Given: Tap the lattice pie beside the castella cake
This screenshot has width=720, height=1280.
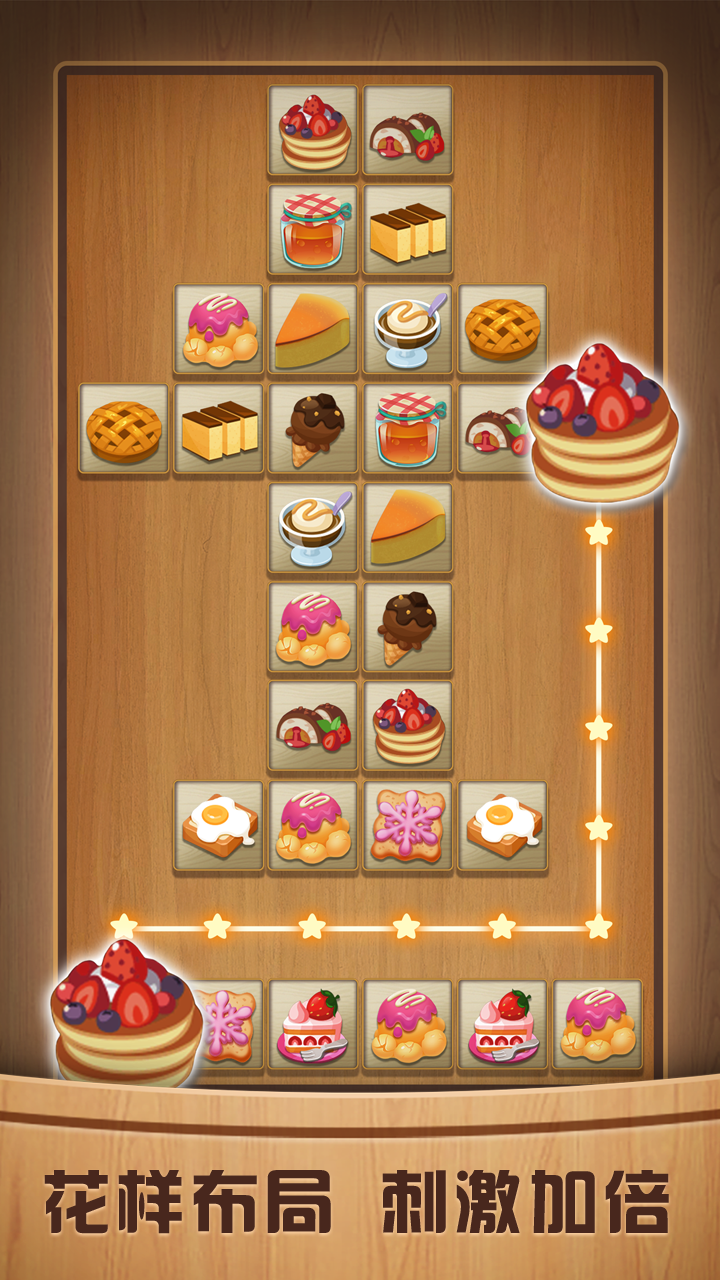Looking at the screenshot, I should tap(124, 429).
